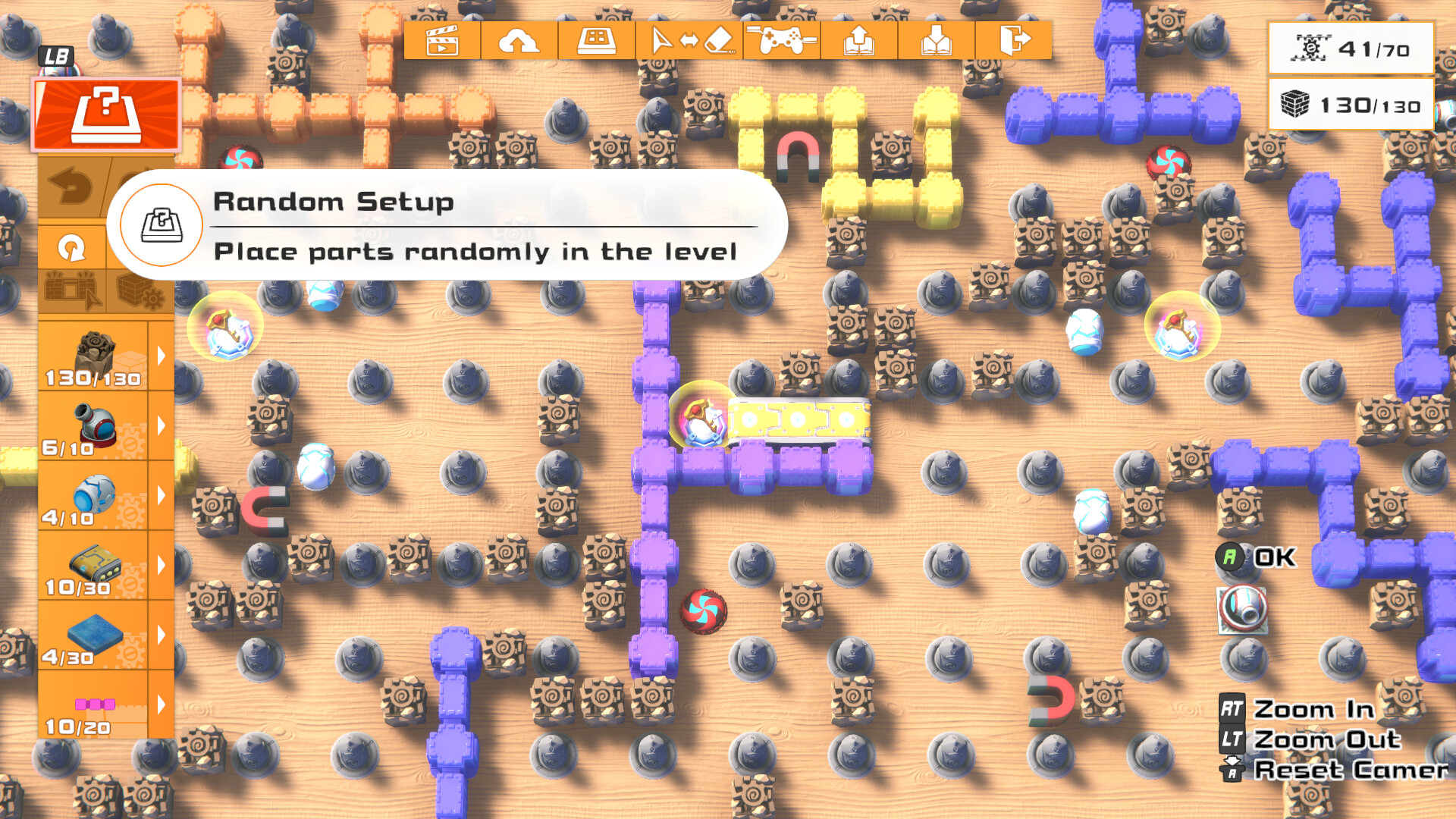Open the movie clapper cutscene tool
The height and width of the screenshot is (819, 1456).
click(444, 42)
